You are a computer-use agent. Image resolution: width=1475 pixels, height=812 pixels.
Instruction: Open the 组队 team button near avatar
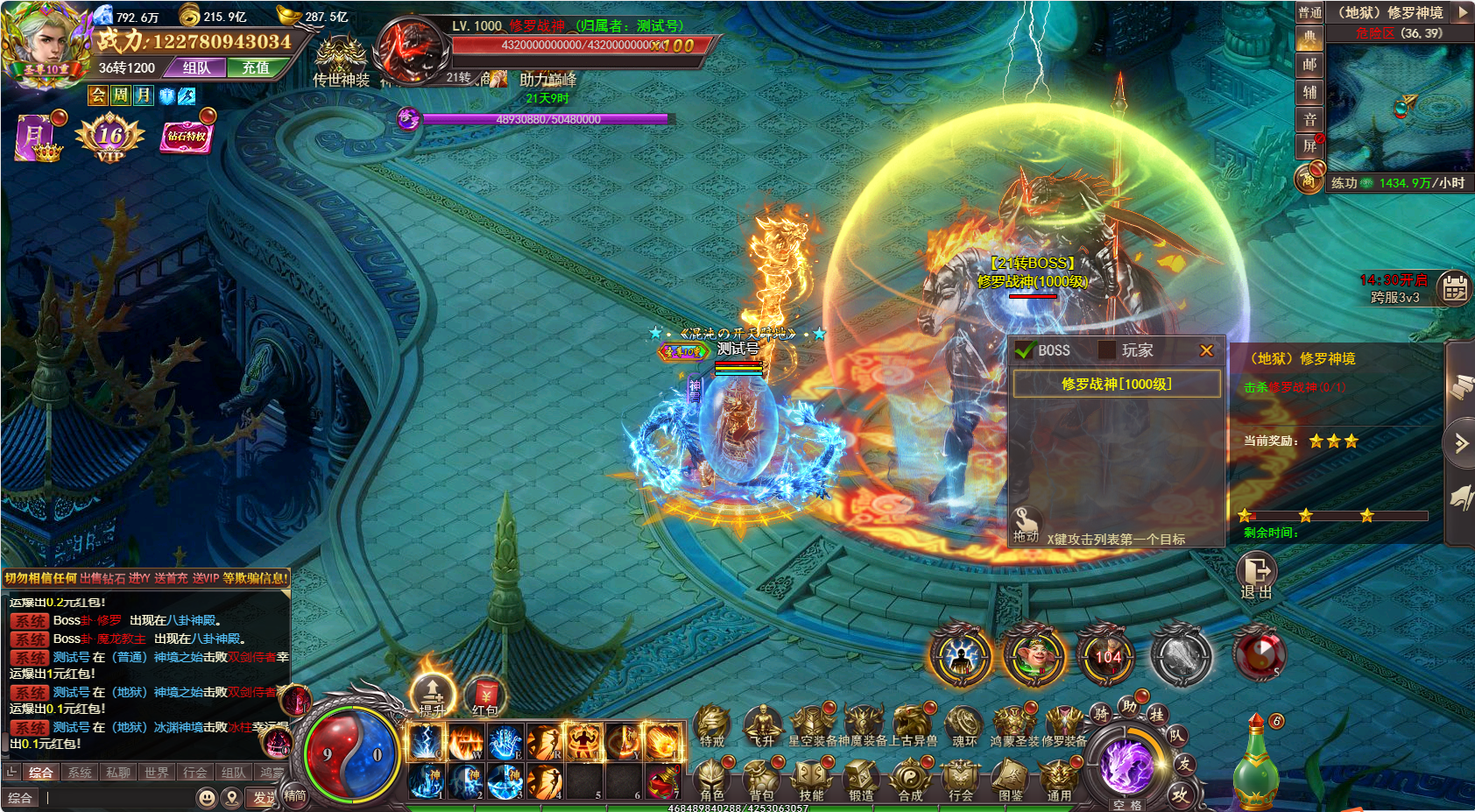tap(197, 67)
